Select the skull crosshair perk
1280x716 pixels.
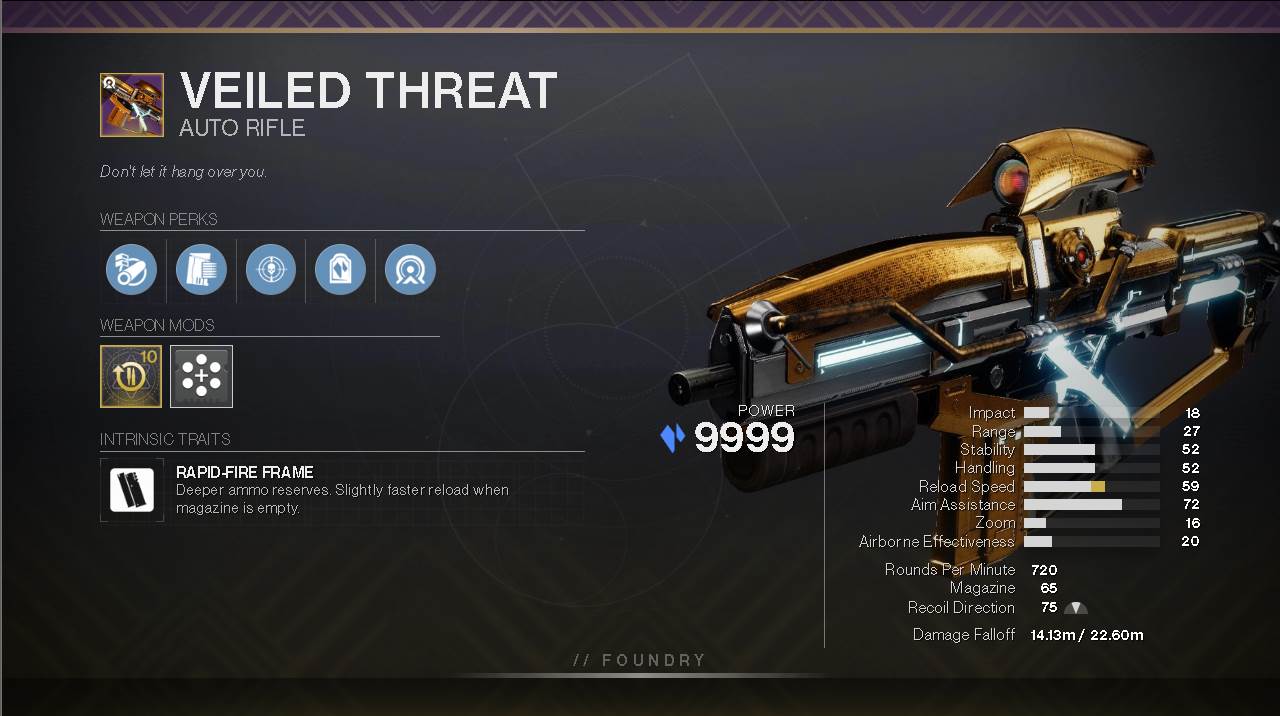(271, 270)
